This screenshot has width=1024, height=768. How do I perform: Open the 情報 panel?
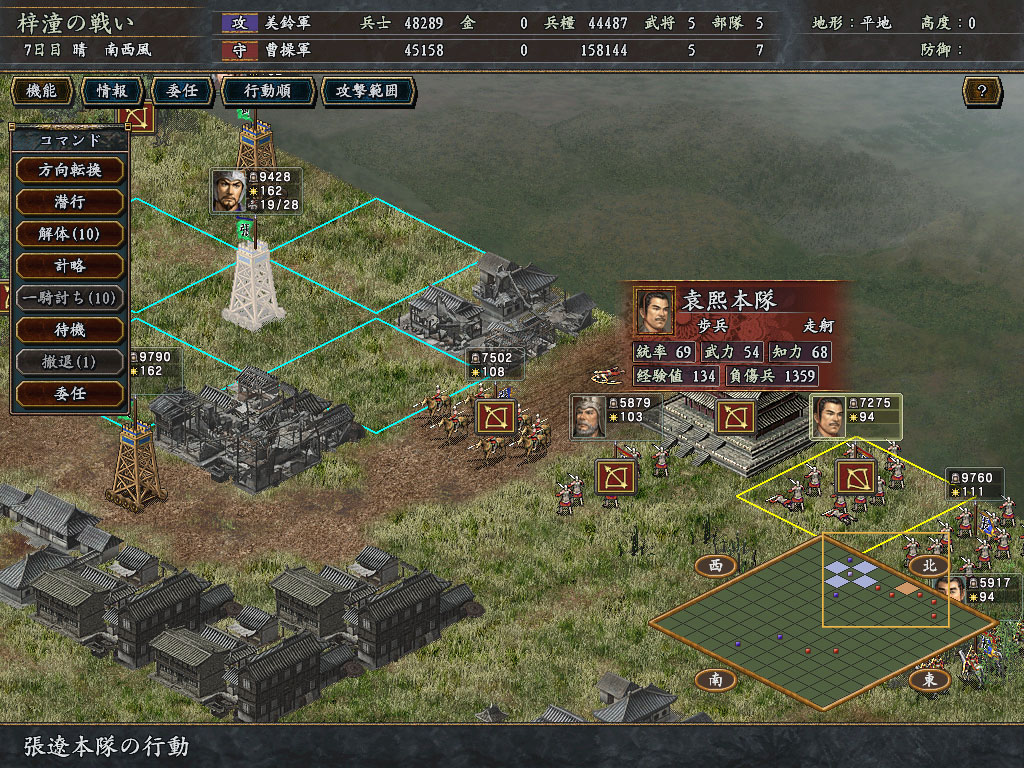112,91
